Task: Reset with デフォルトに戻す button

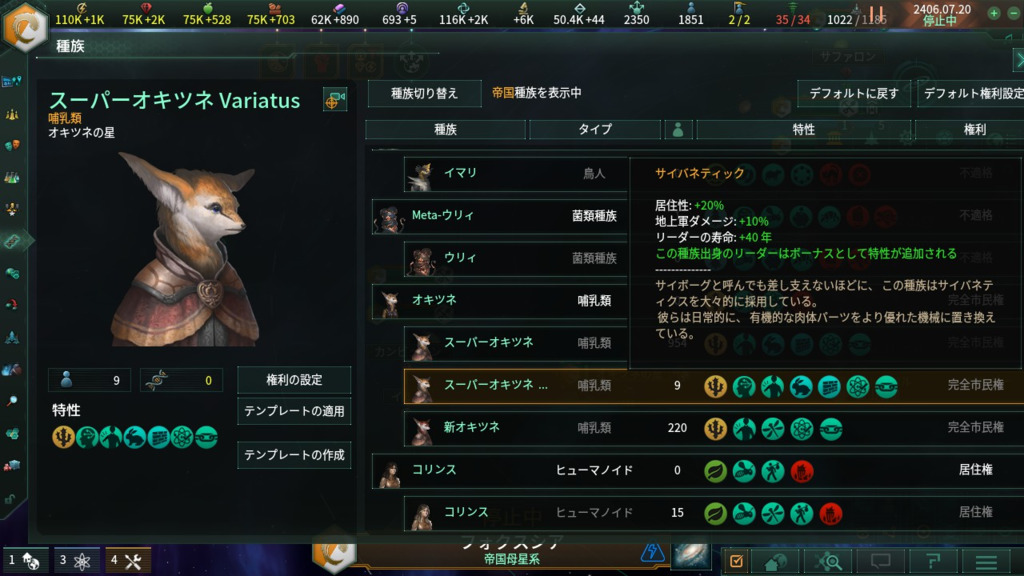Action: (853, 94)
